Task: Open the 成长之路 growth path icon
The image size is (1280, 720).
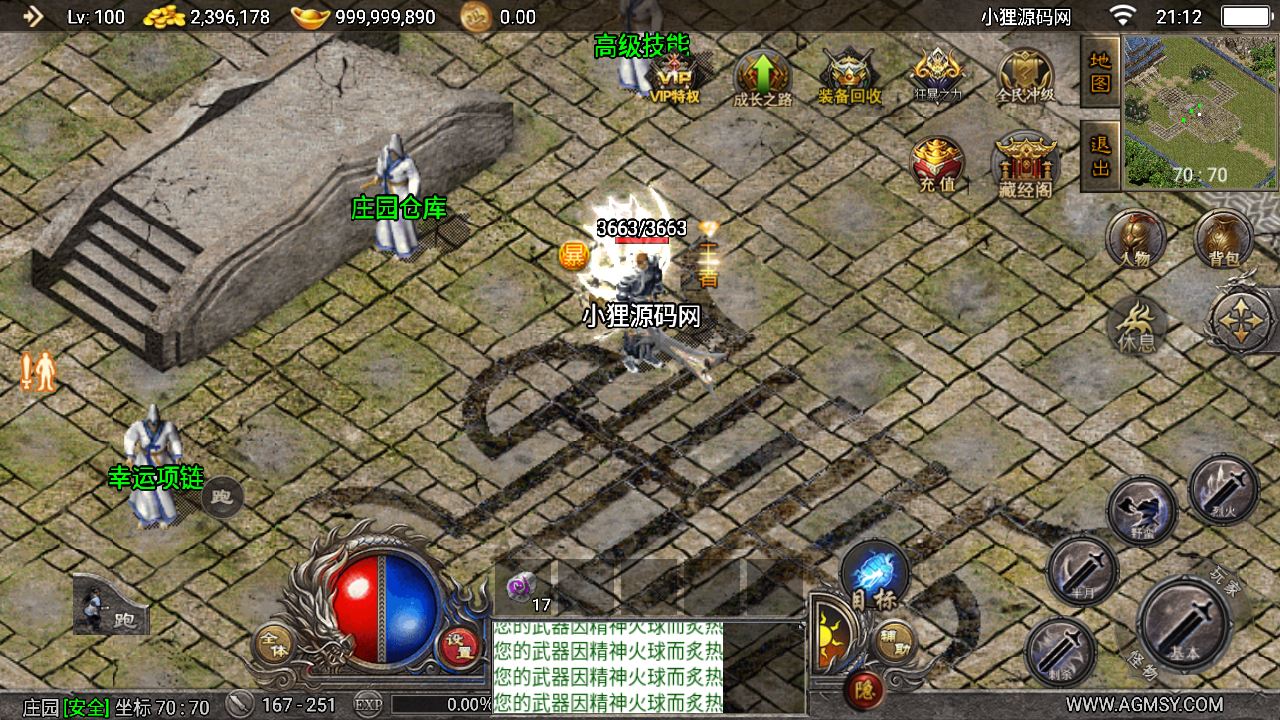Action: [x=762, y=77]
